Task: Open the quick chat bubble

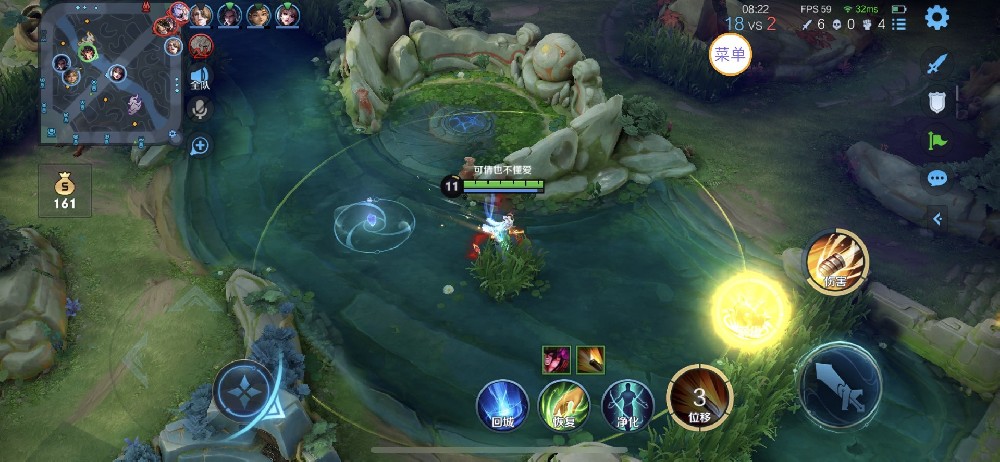Action: click(x=937, y=178)
